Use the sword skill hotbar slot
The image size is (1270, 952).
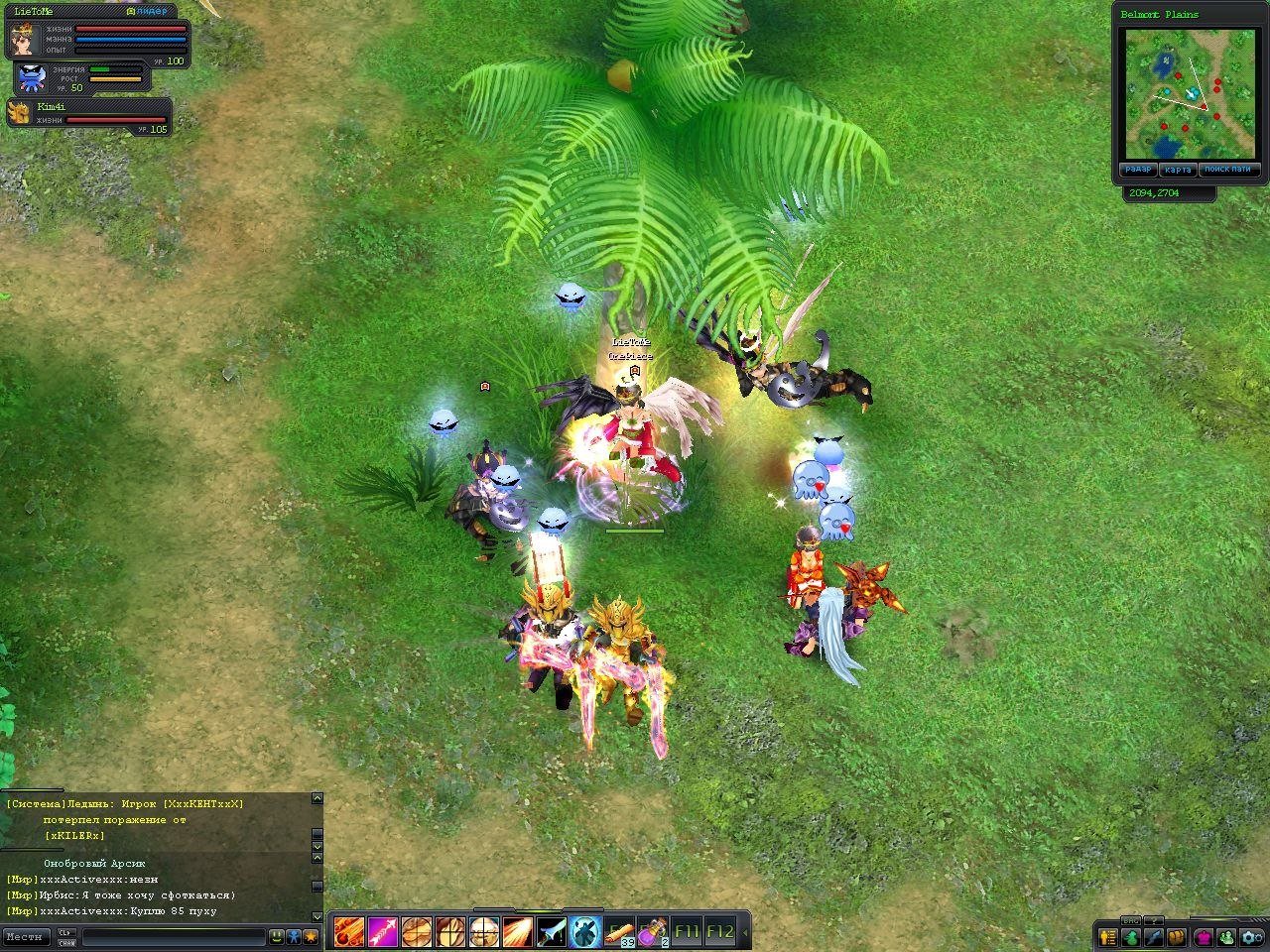[x=551, y=932]
